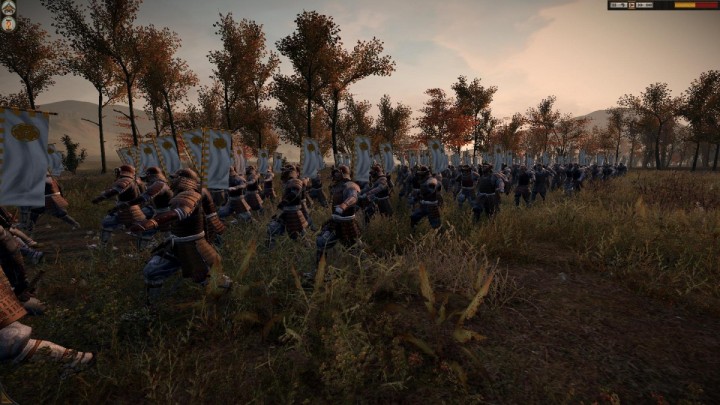
Task: Select the round orange figure icon
Action: pyautogui.click(x=8, y=23)
